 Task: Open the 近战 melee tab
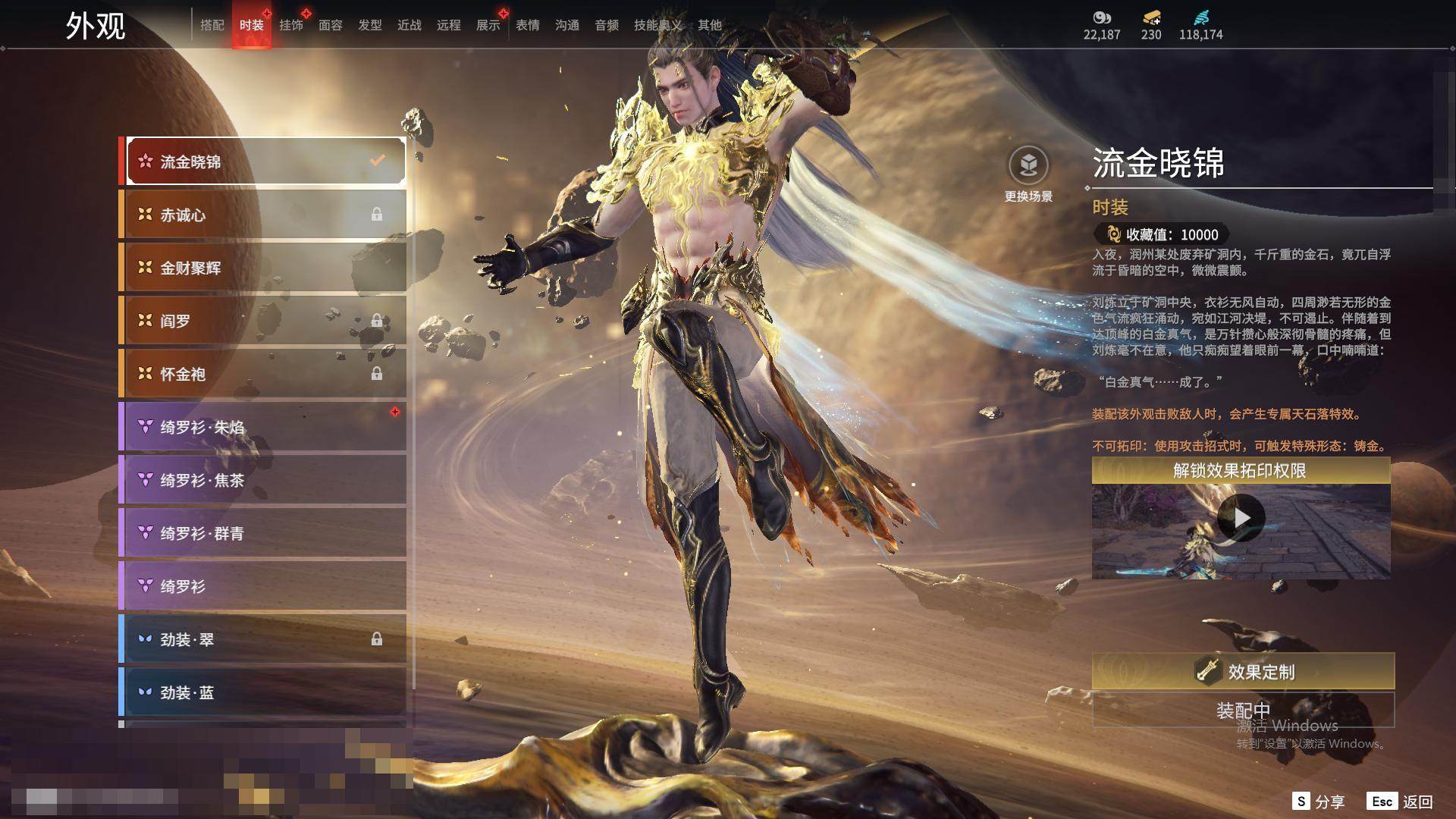[x=409, y=25]
